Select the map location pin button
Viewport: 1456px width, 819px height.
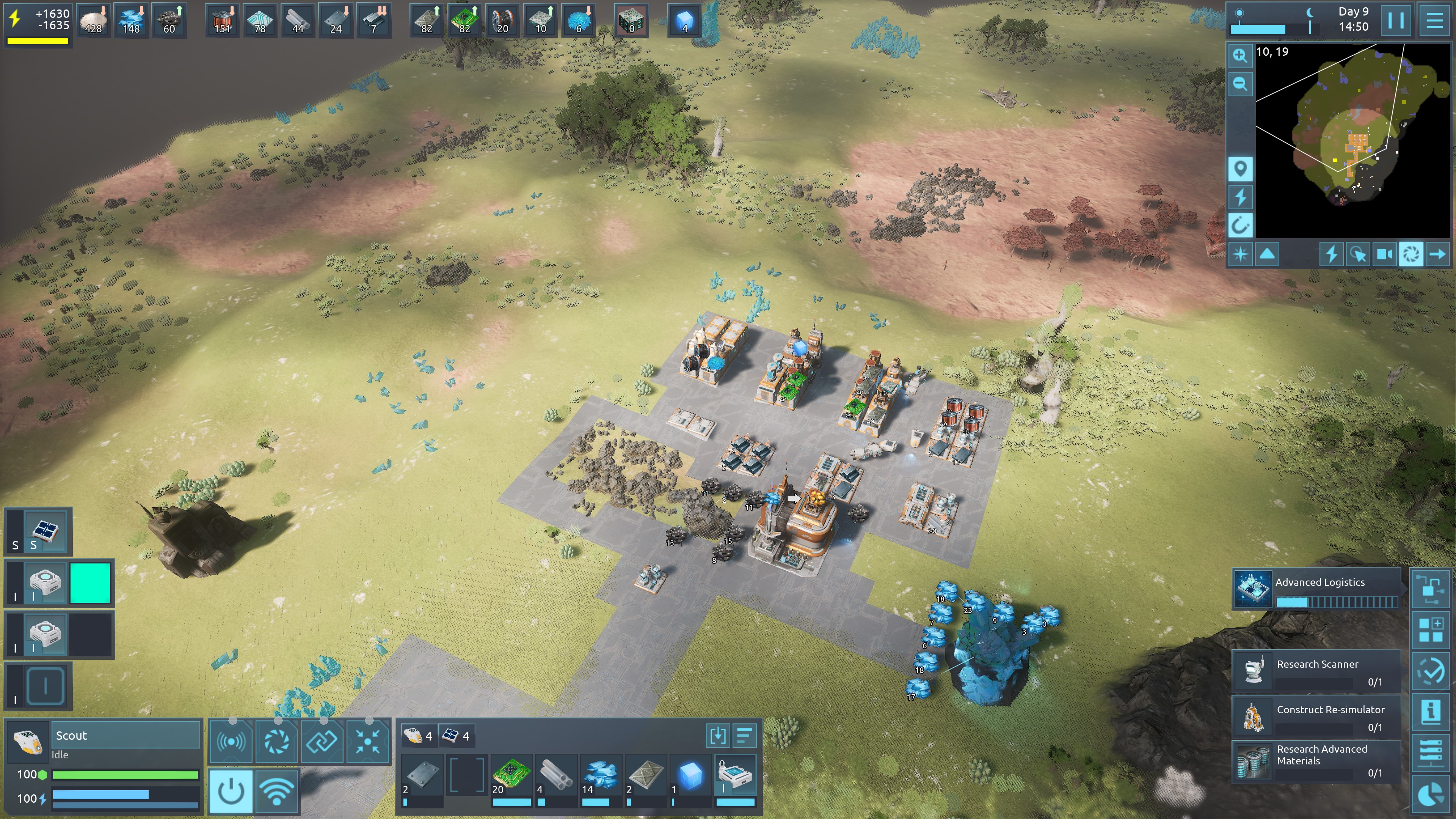(x=1240, y=169)
